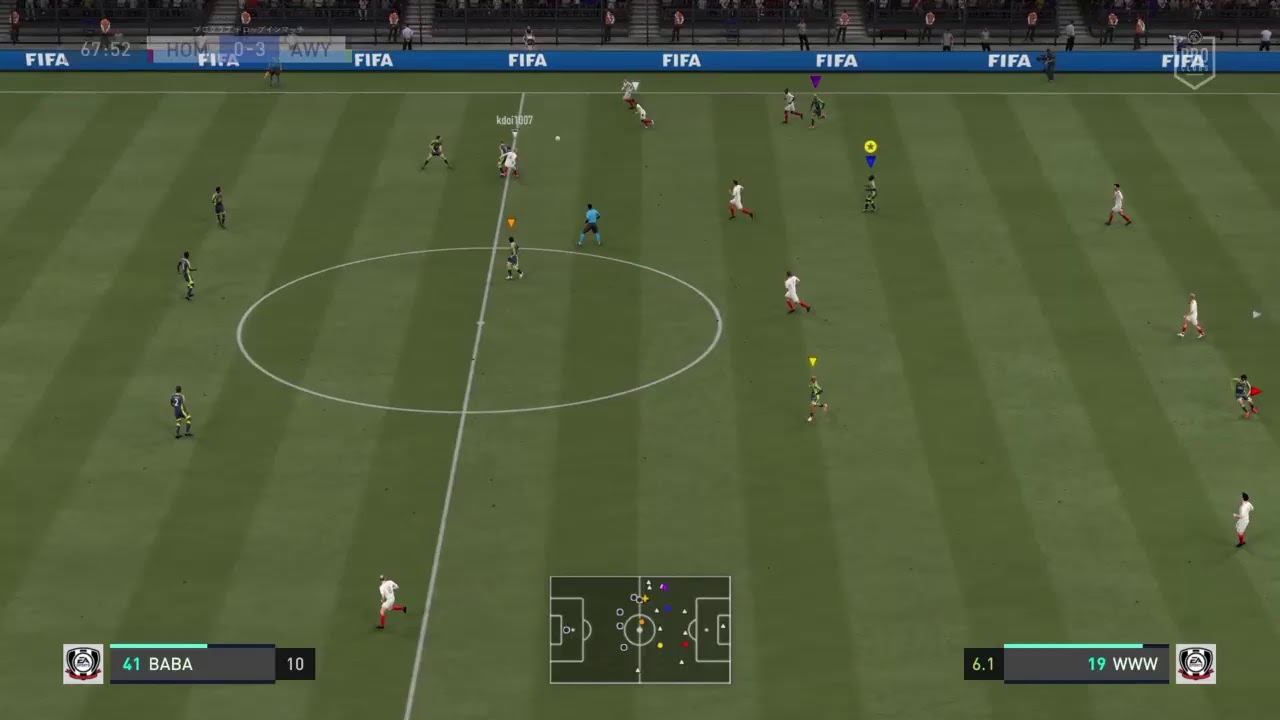1280x720 pixels.
Task: Click the club crest beside WWW
Action: [1195, 664]
